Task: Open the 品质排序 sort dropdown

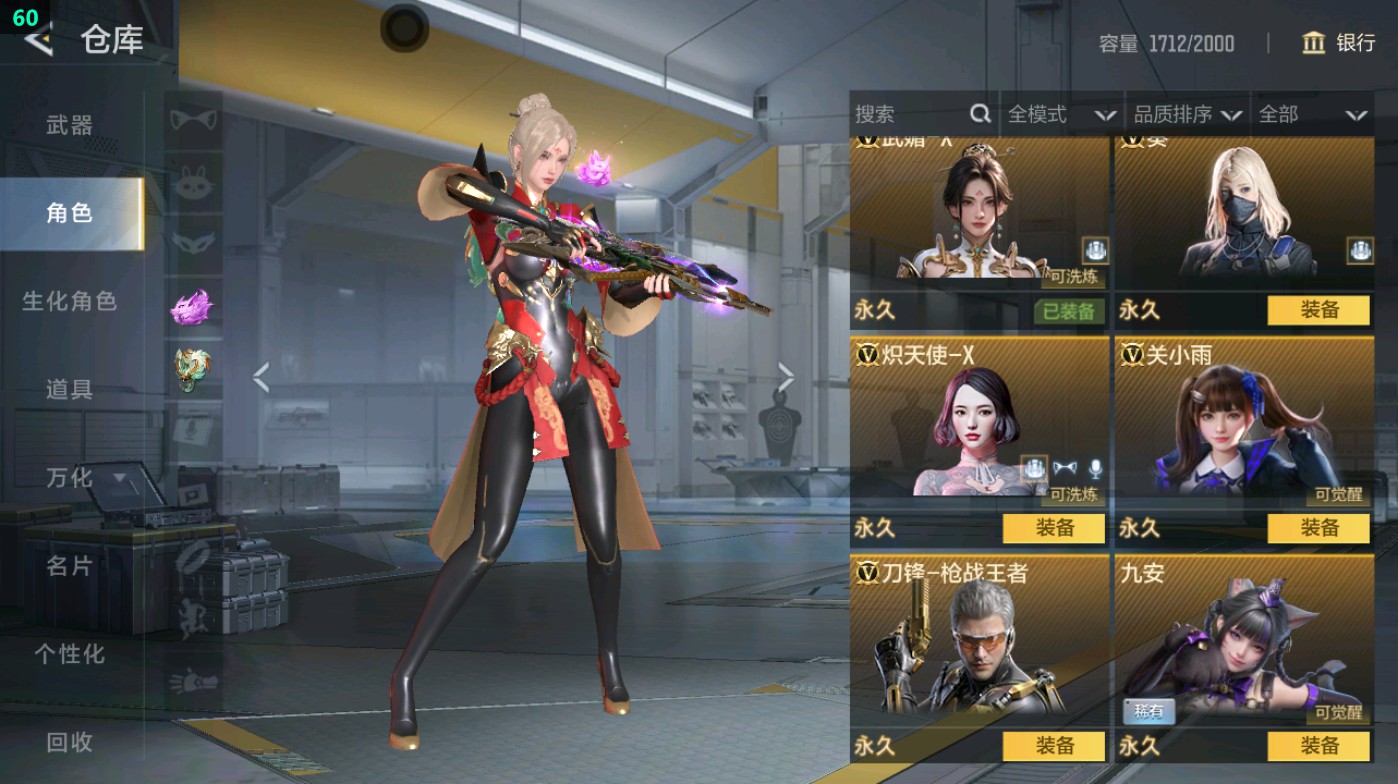Action: (x=1187, y=114)
